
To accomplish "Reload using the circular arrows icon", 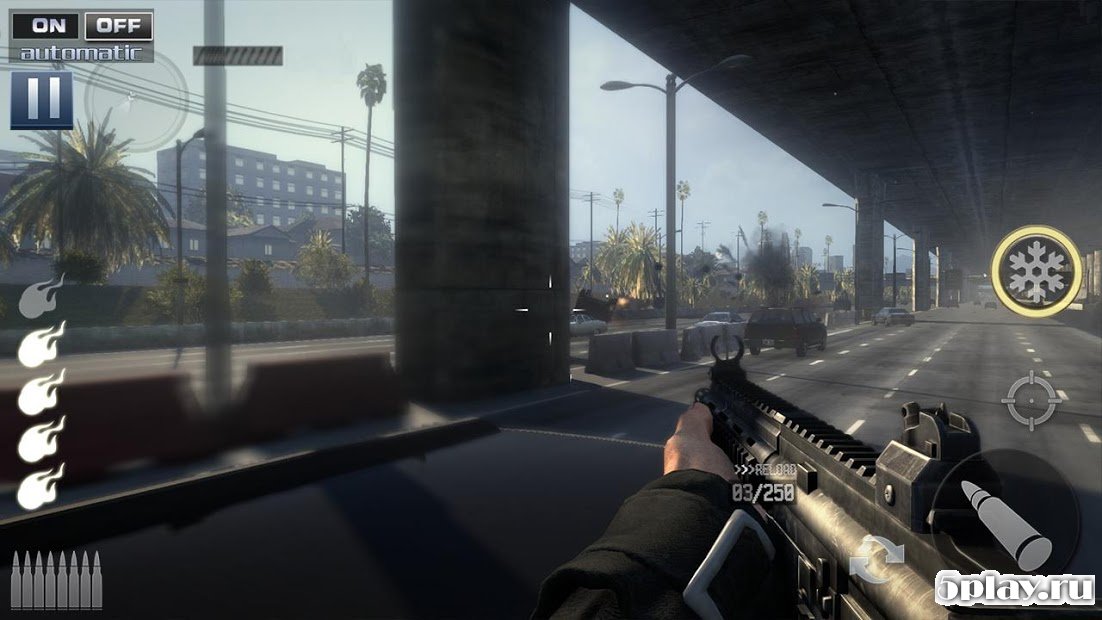I will coord(877,557).
